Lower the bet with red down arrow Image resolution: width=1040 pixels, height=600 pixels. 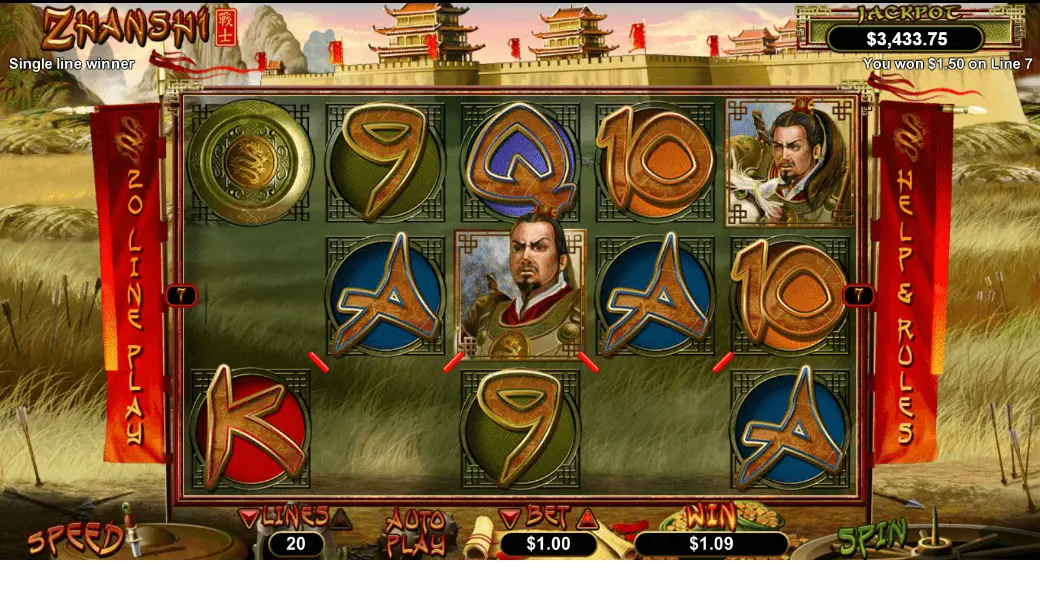pyautogui.click(x=511, y=518)
